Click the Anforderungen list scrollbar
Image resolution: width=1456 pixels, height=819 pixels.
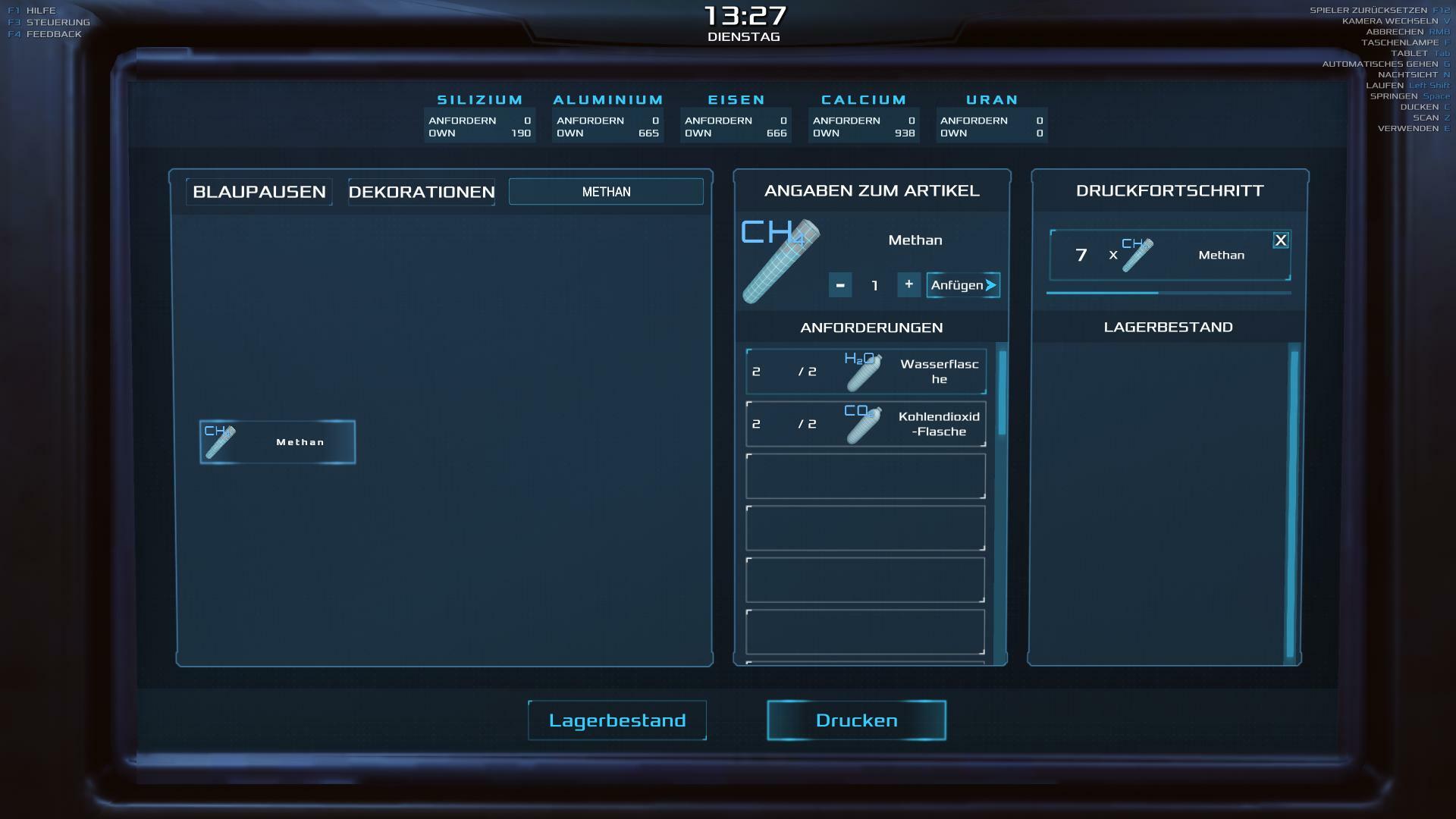click(1003, 393)
